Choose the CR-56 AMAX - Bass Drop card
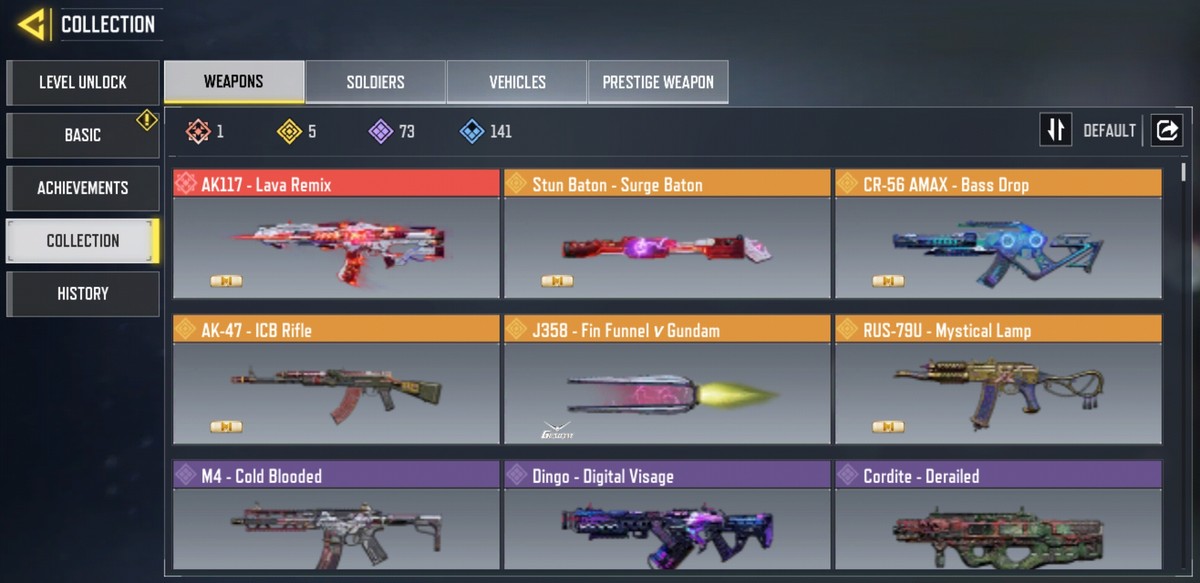 tap(998, 234)
